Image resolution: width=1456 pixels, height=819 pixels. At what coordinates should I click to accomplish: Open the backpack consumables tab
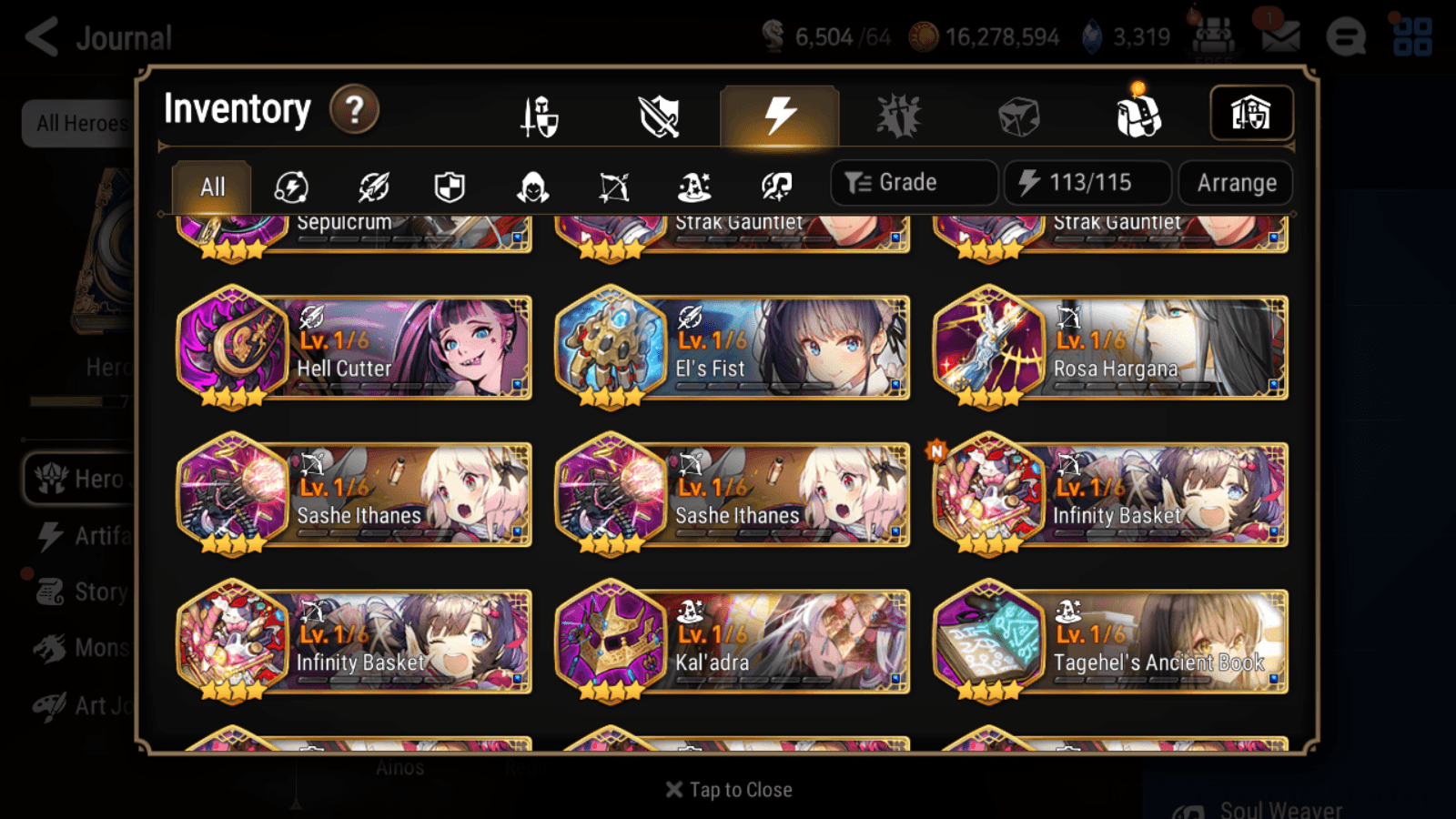(x=1137, y=115)
